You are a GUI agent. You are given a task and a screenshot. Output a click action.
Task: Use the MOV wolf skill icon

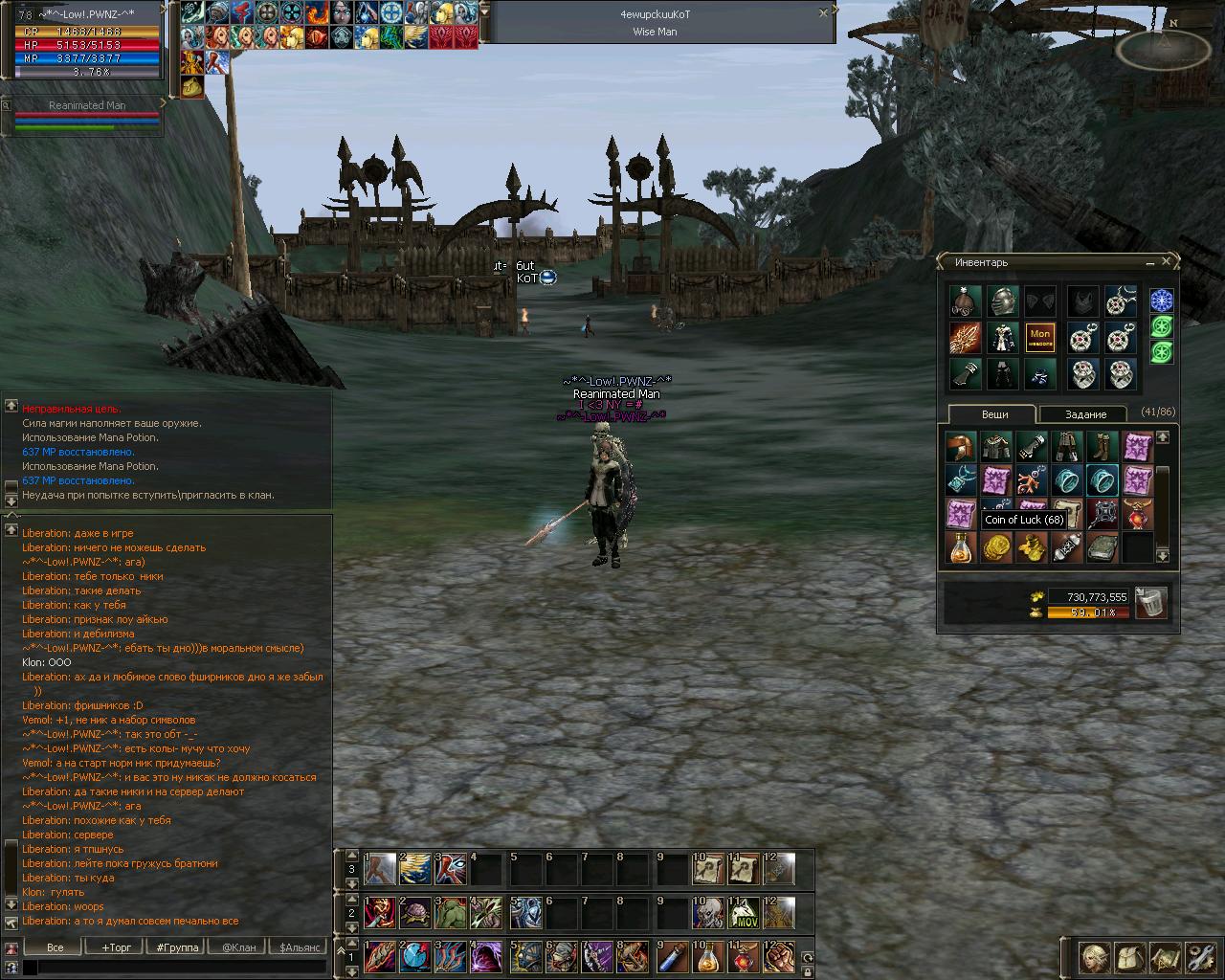point(745,913)
